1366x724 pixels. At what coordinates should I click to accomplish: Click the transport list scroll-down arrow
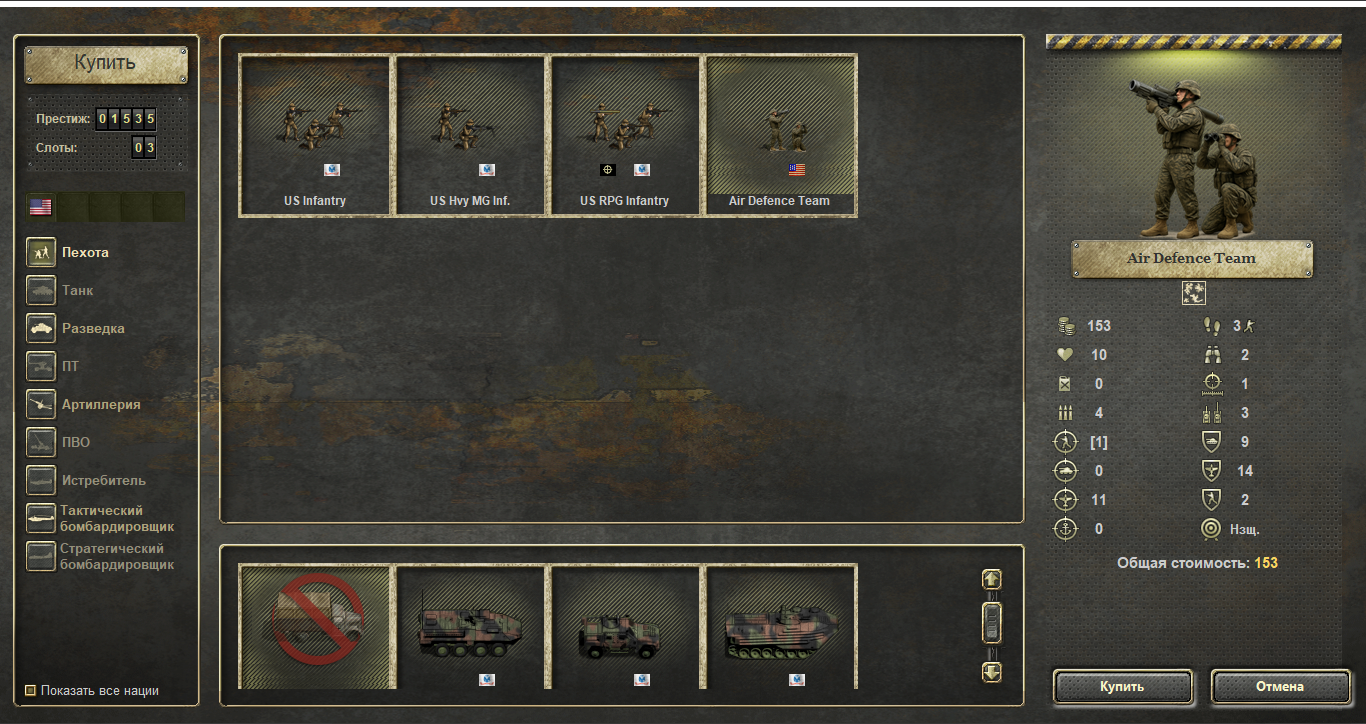(992, 672)
